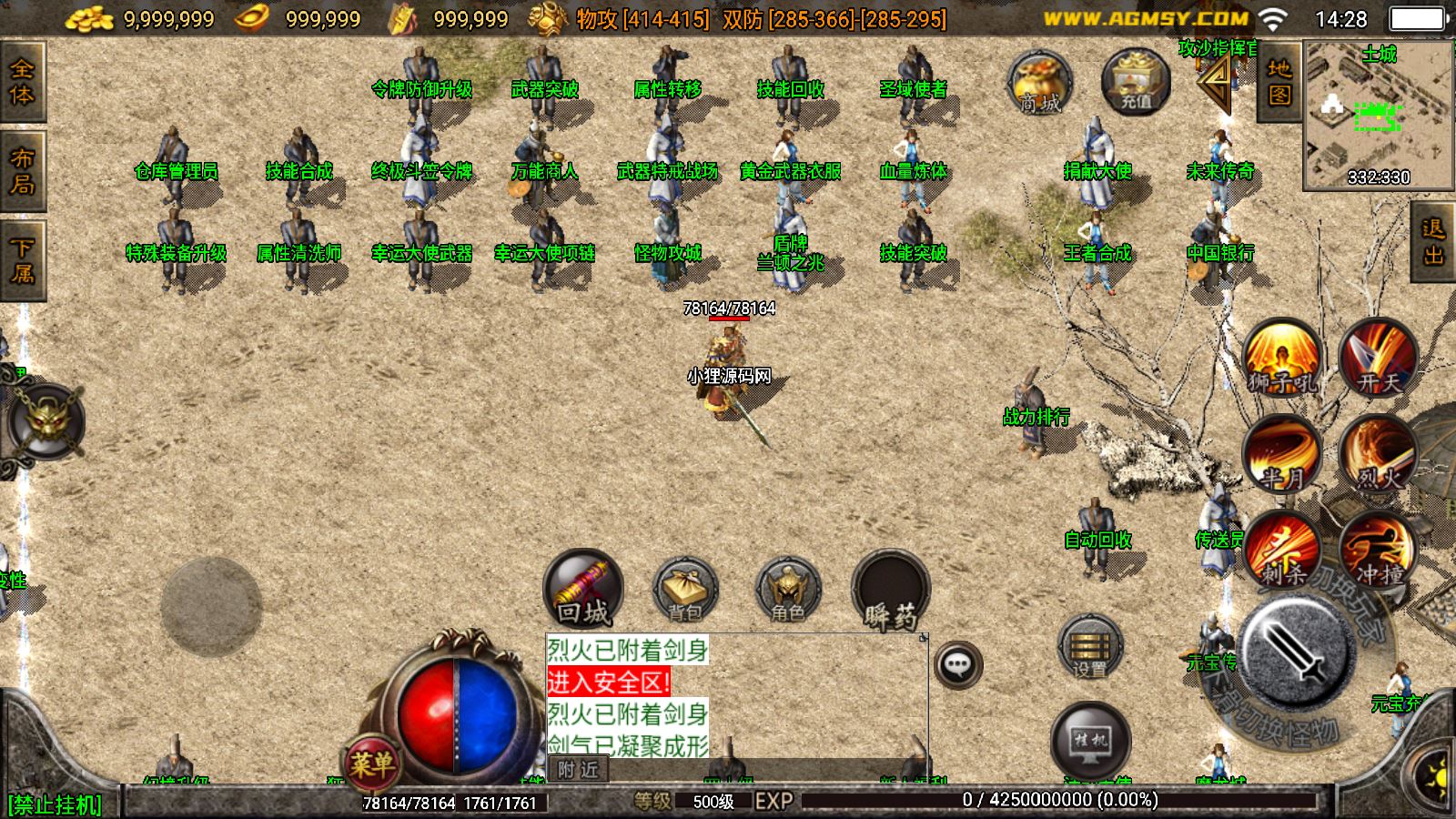Open the 角色 character sheet
This screenshot has width=1456, height=819.
tap(788, 589)
